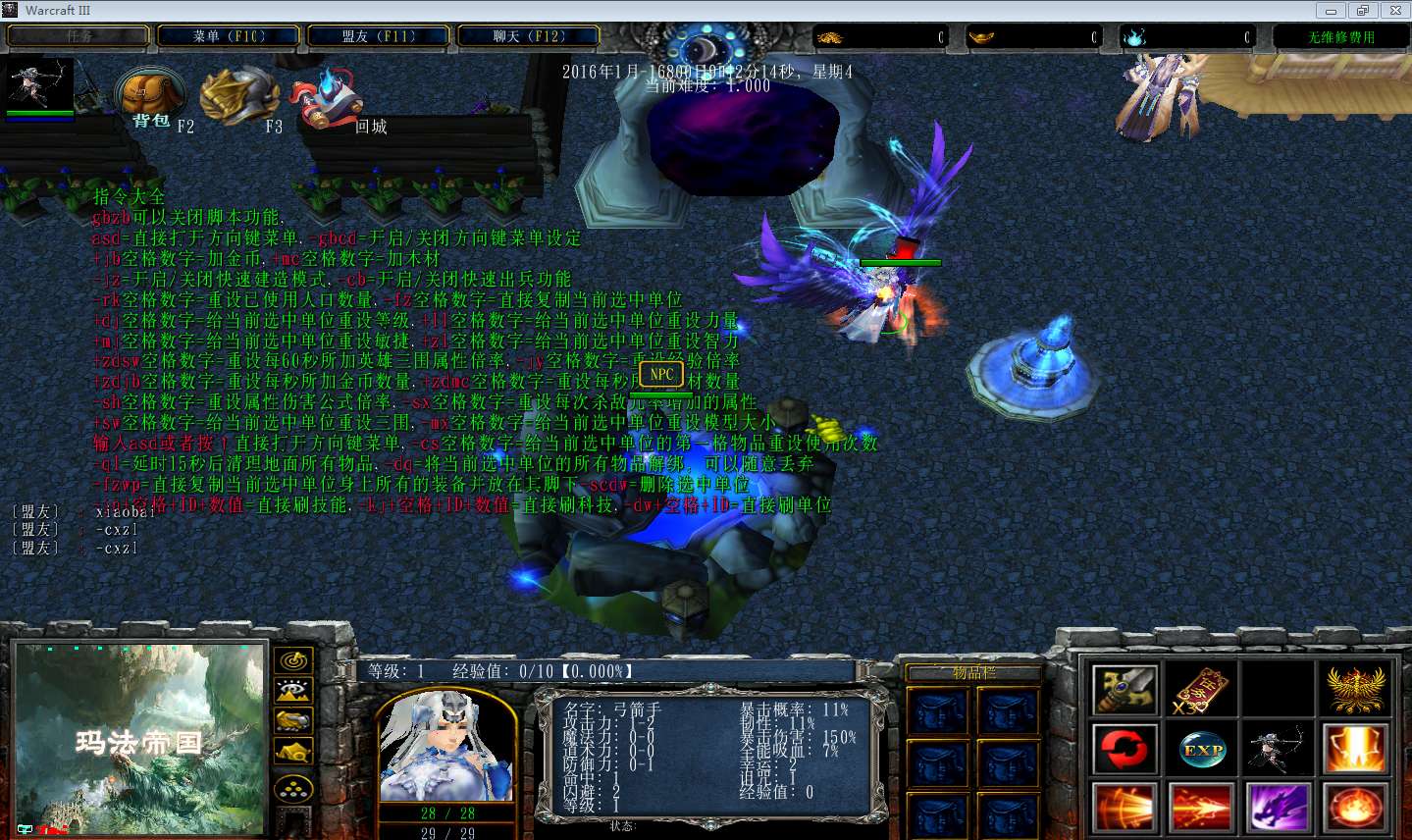Cast the purple dragon skill
This screenshot has width=1412, height=840.
pos(1278,808)
